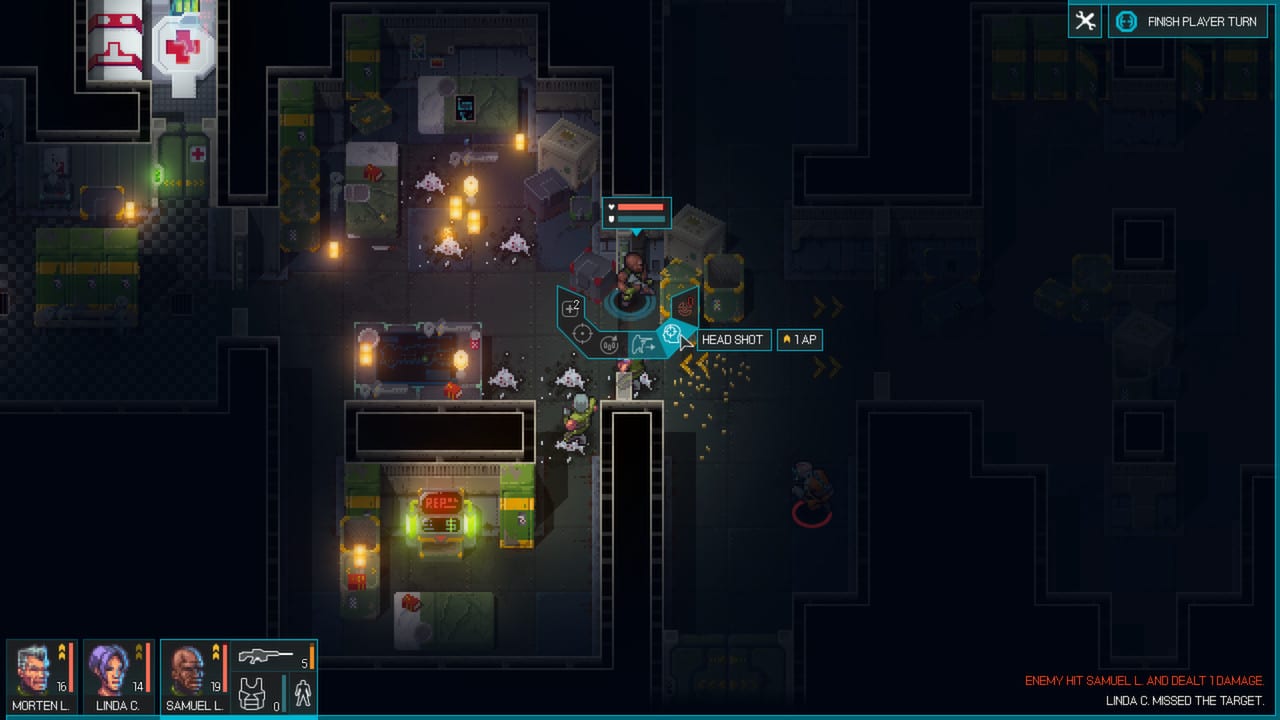Open the +2 aim bonus ability
Screen dimensions: 1280x720
pyautogui.click(x=570, y=306)
